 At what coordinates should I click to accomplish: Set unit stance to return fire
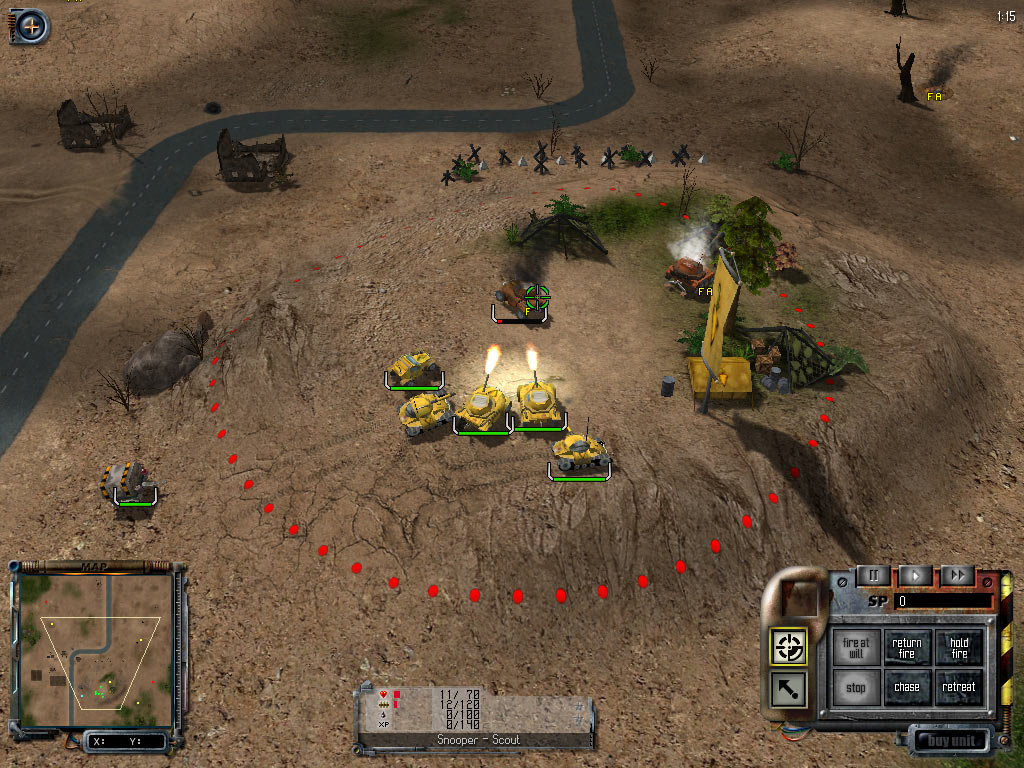[907, 648]
